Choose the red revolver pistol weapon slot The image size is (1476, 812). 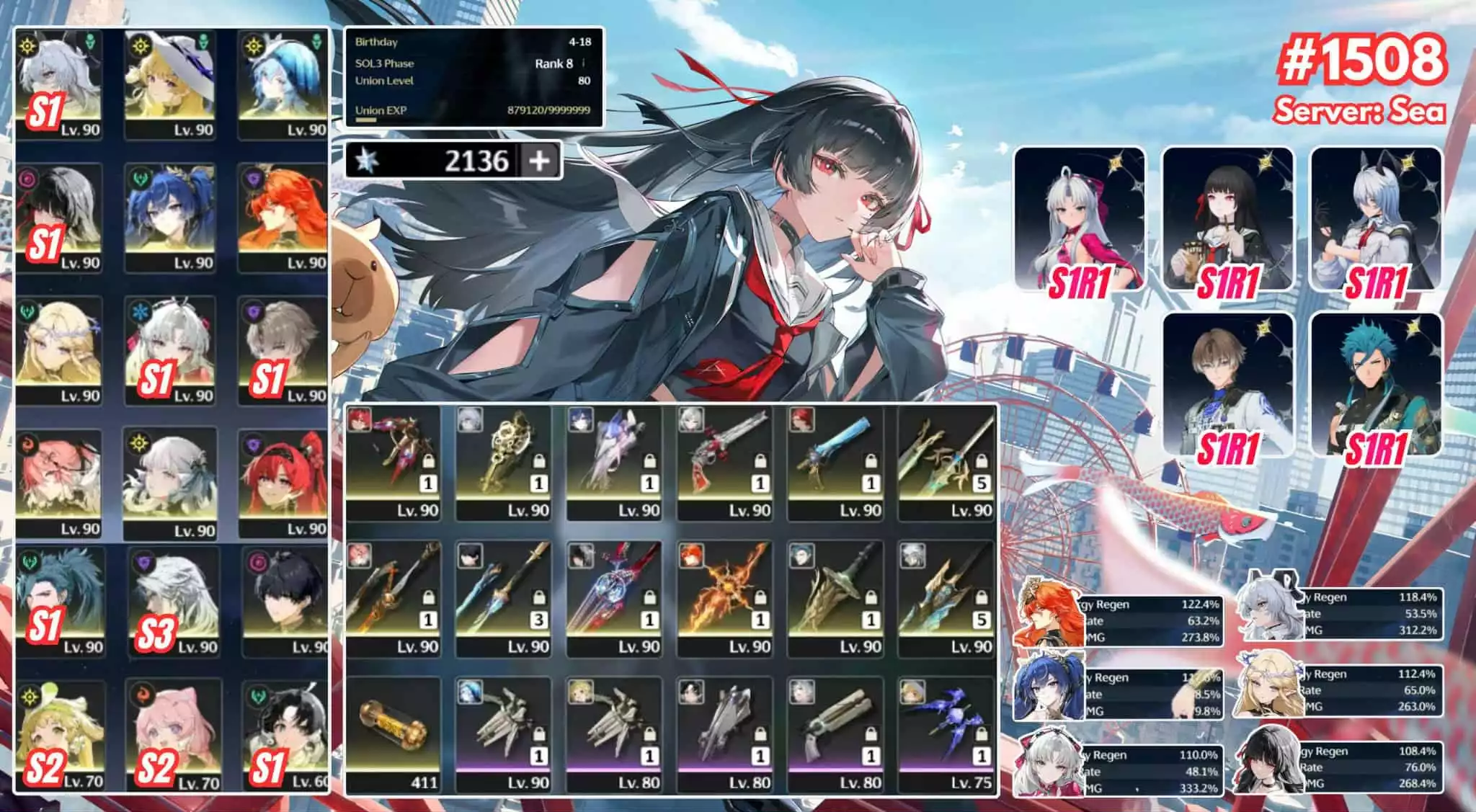[x=725, y=463]
